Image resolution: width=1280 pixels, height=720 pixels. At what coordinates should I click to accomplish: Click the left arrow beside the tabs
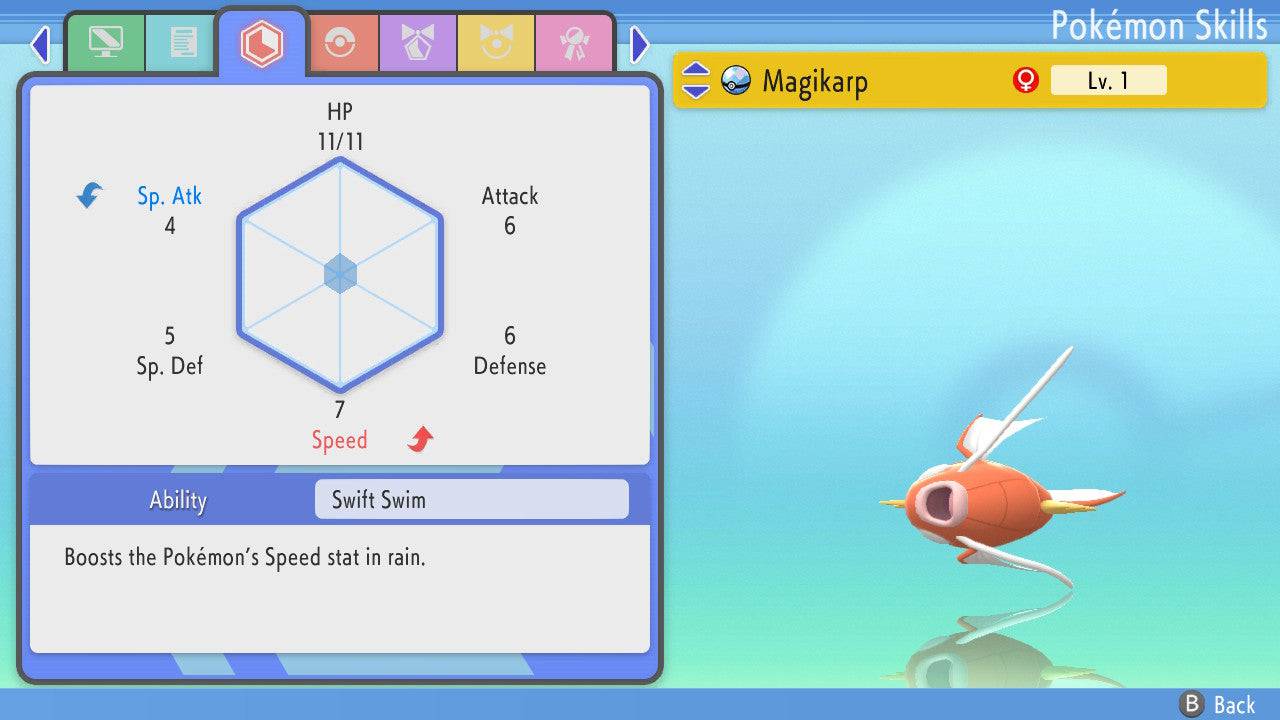tap(40, 44)
